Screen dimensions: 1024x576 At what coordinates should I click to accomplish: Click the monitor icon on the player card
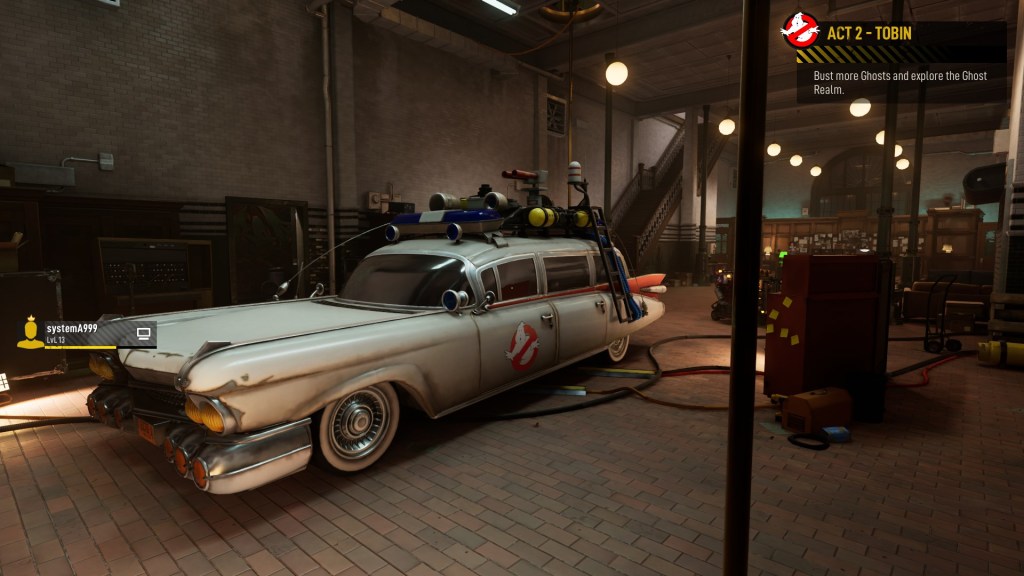(144, 333)
